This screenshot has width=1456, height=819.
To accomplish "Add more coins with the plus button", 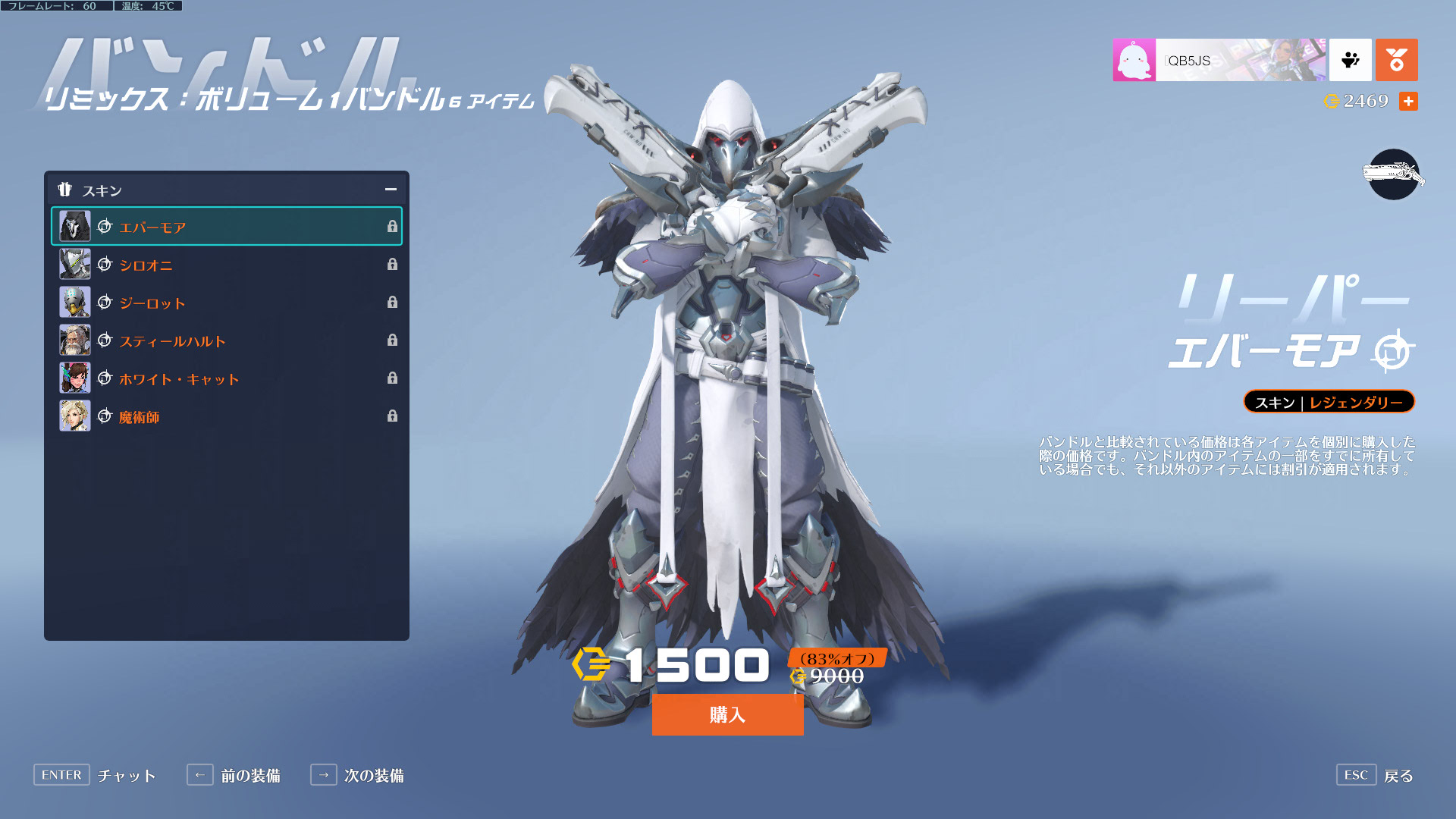I will 1408,102.
